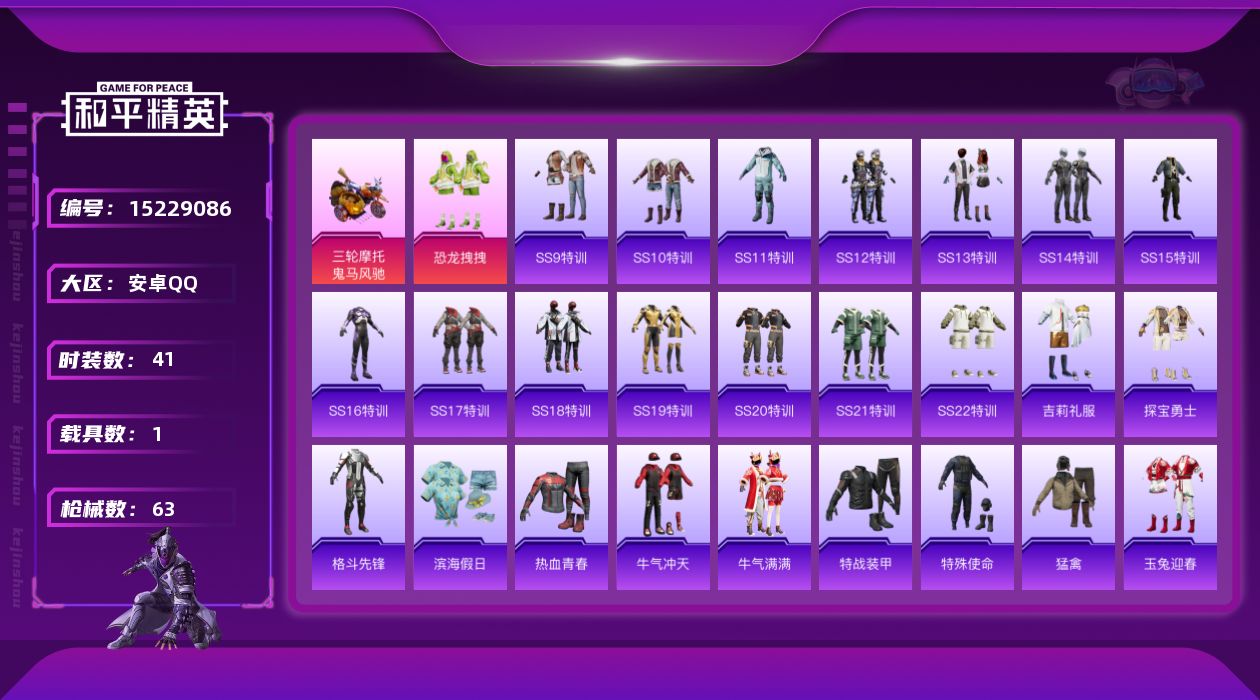The height and width of the screenshot is (700, 1260).
Task: Open the 热血青春 outfit card
Action: click(x=561, y=517)
